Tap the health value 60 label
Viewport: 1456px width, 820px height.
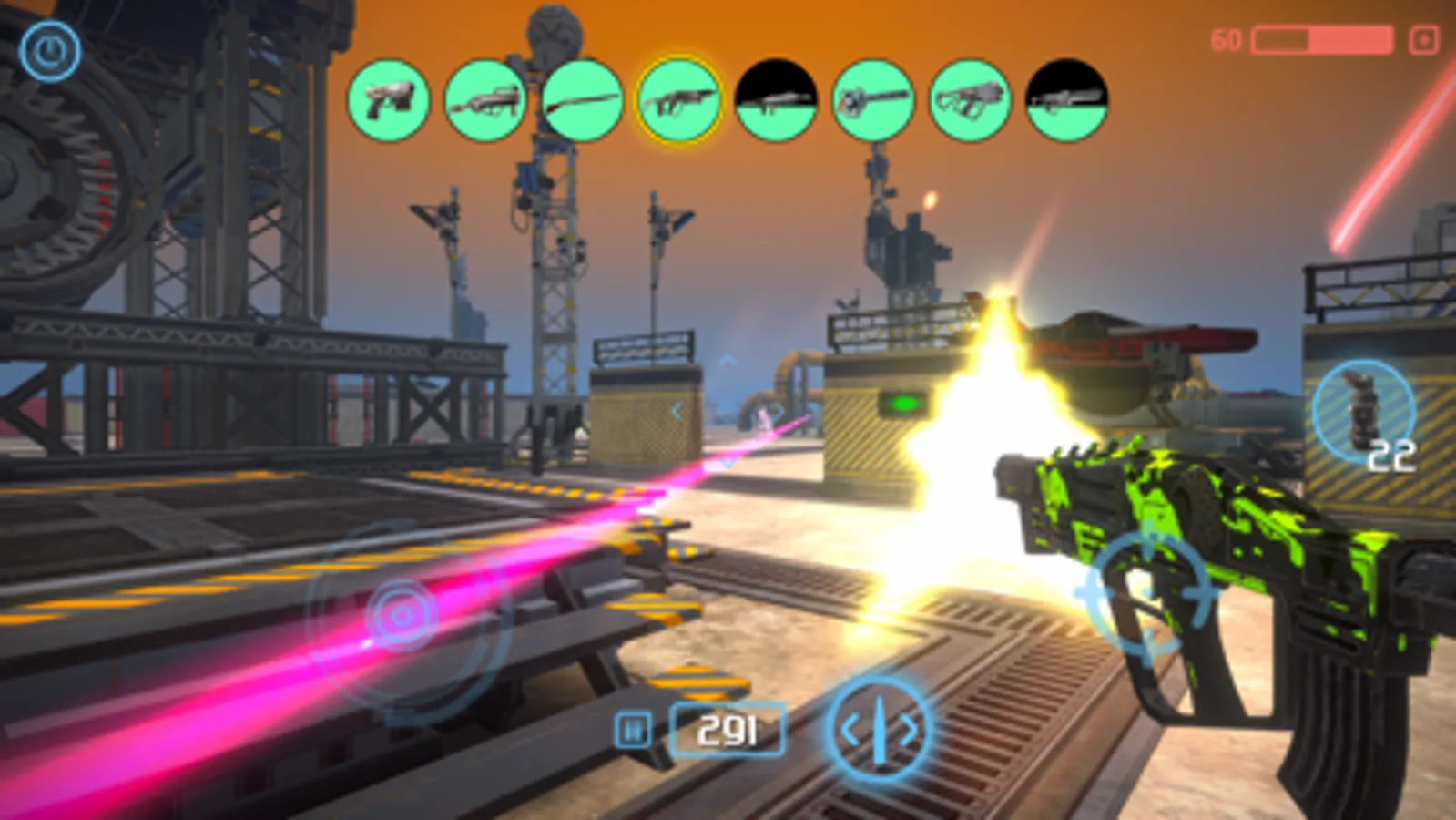(1227, 38)
